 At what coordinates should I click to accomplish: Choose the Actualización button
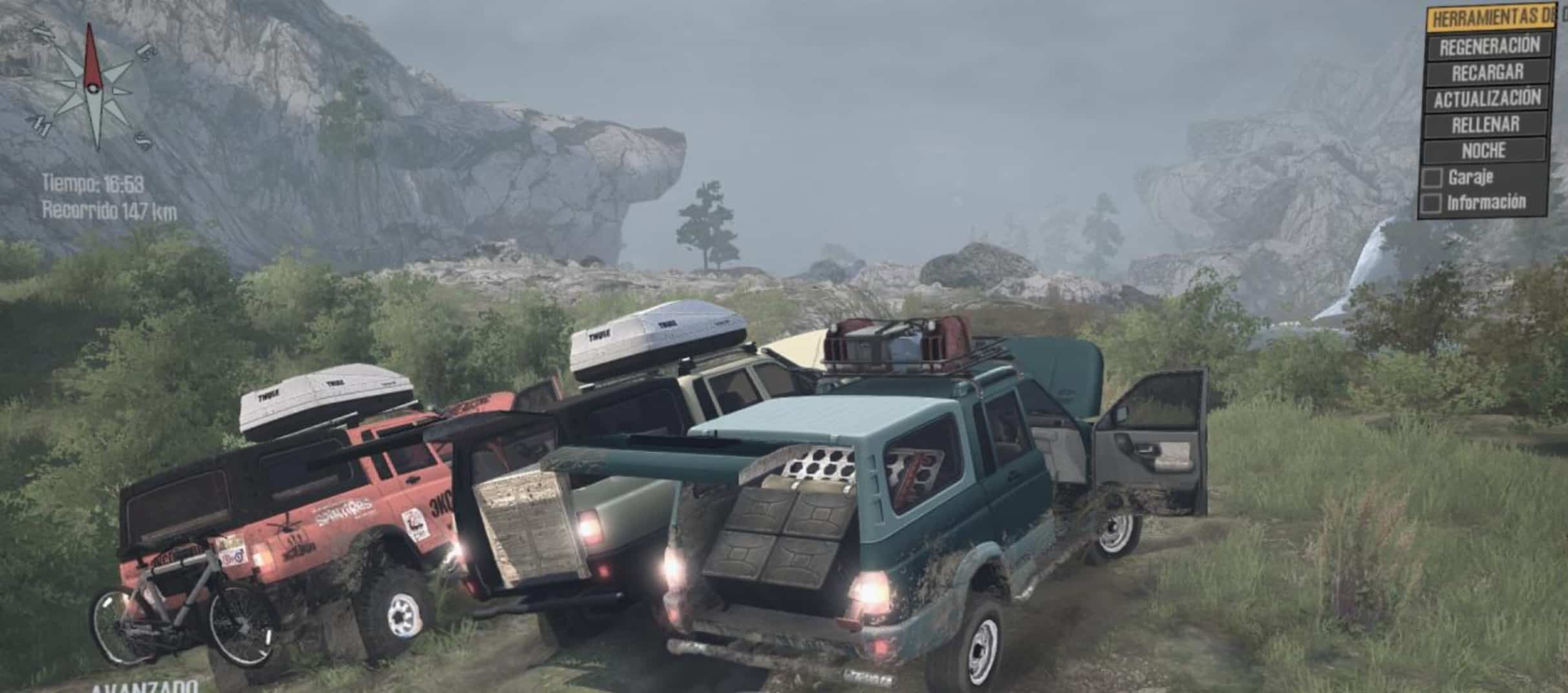tap(1487, 99)
